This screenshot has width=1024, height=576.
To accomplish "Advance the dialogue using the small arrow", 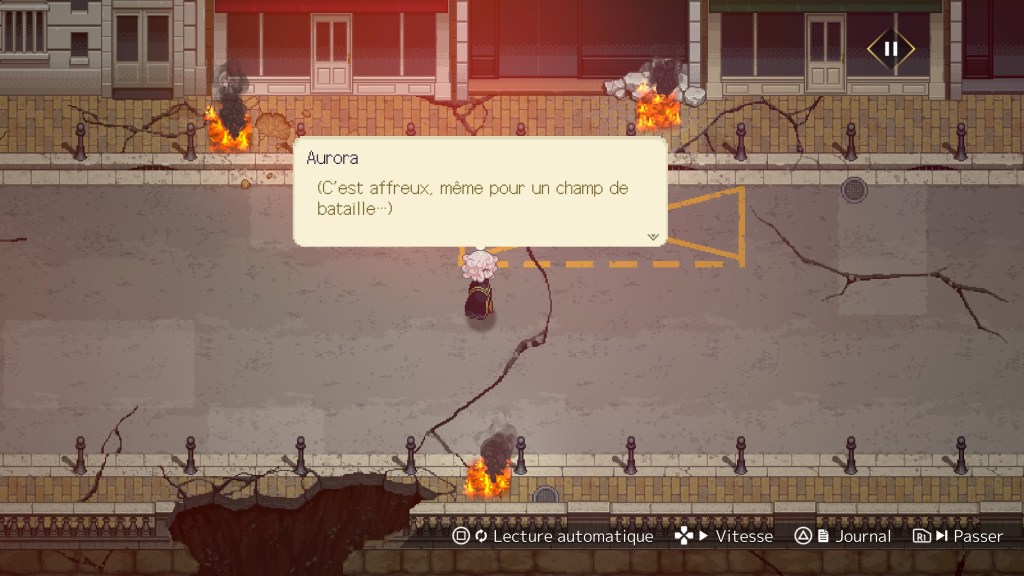I will coord(653,237).
